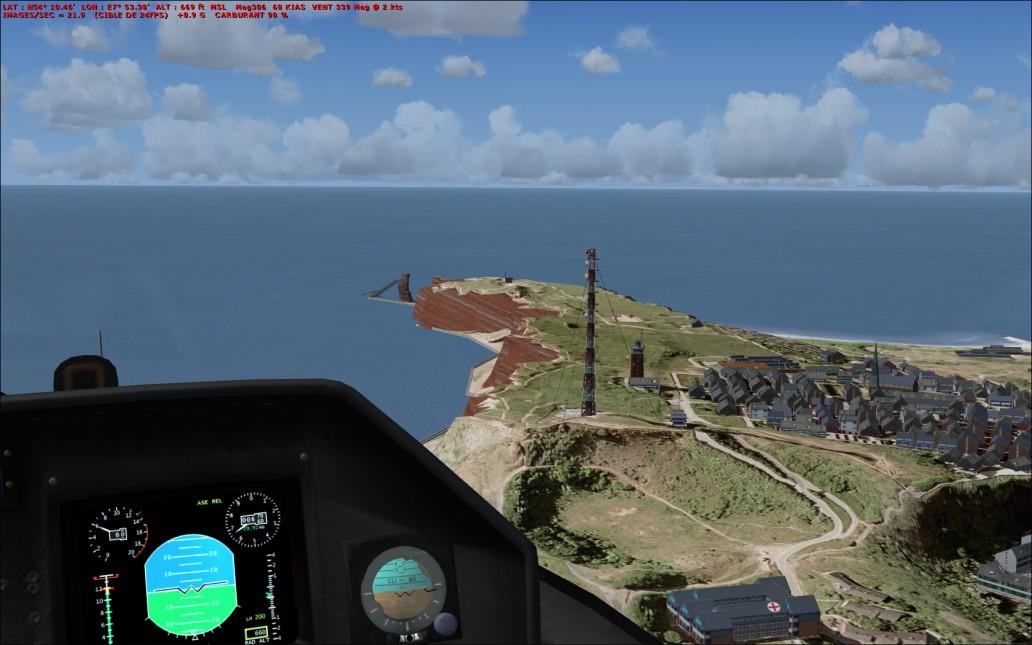Click the altimeter dial on the flight display
The width and height of the screenshot is (1032, 645).
(252, 520)
